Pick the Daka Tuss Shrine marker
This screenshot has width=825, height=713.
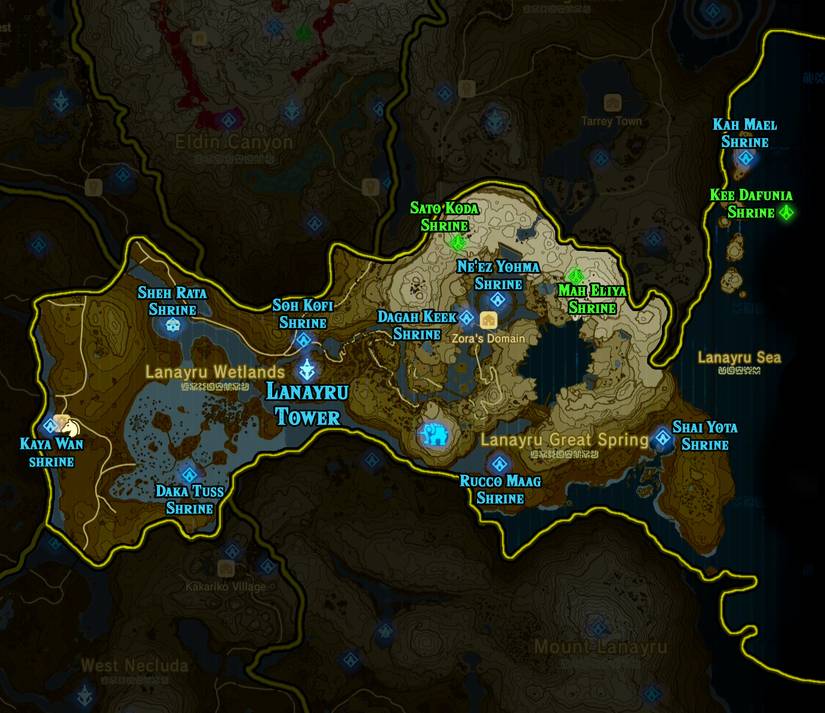(188, 475)
